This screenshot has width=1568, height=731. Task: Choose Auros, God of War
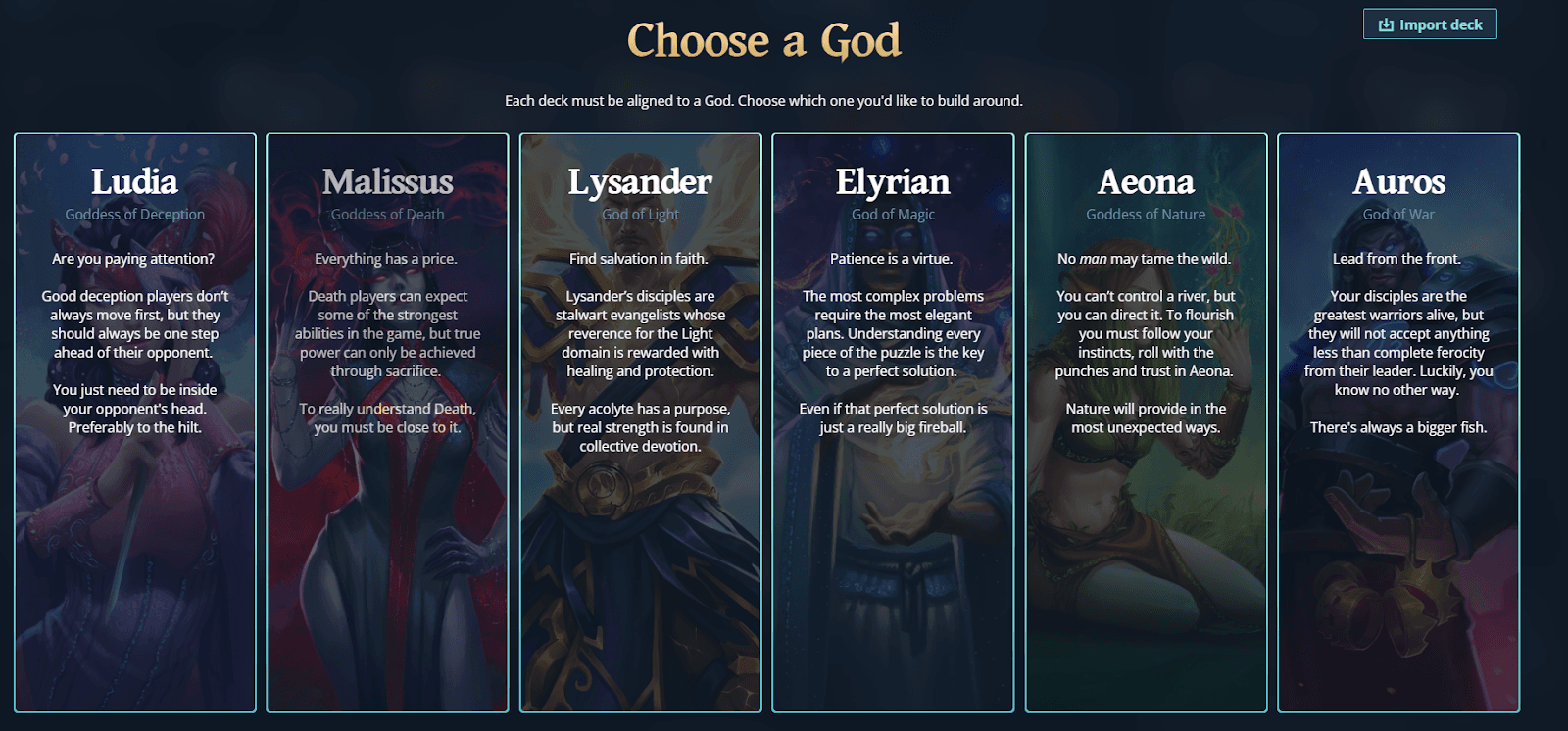[1398, 421]
